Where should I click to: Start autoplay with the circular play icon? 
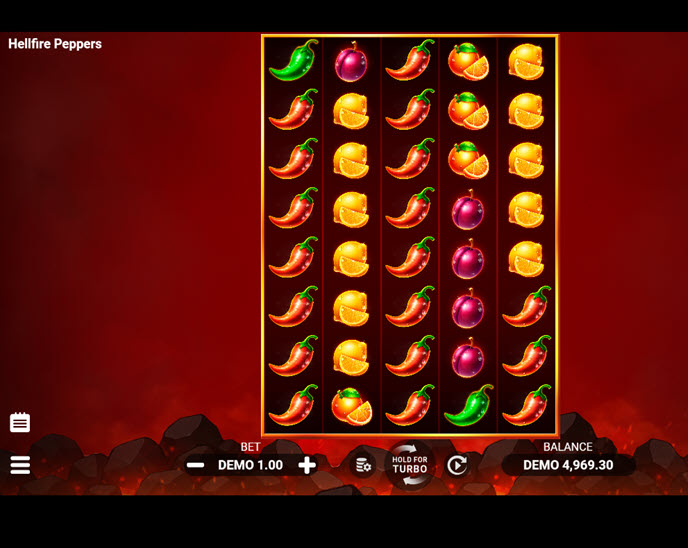point(457,465)
